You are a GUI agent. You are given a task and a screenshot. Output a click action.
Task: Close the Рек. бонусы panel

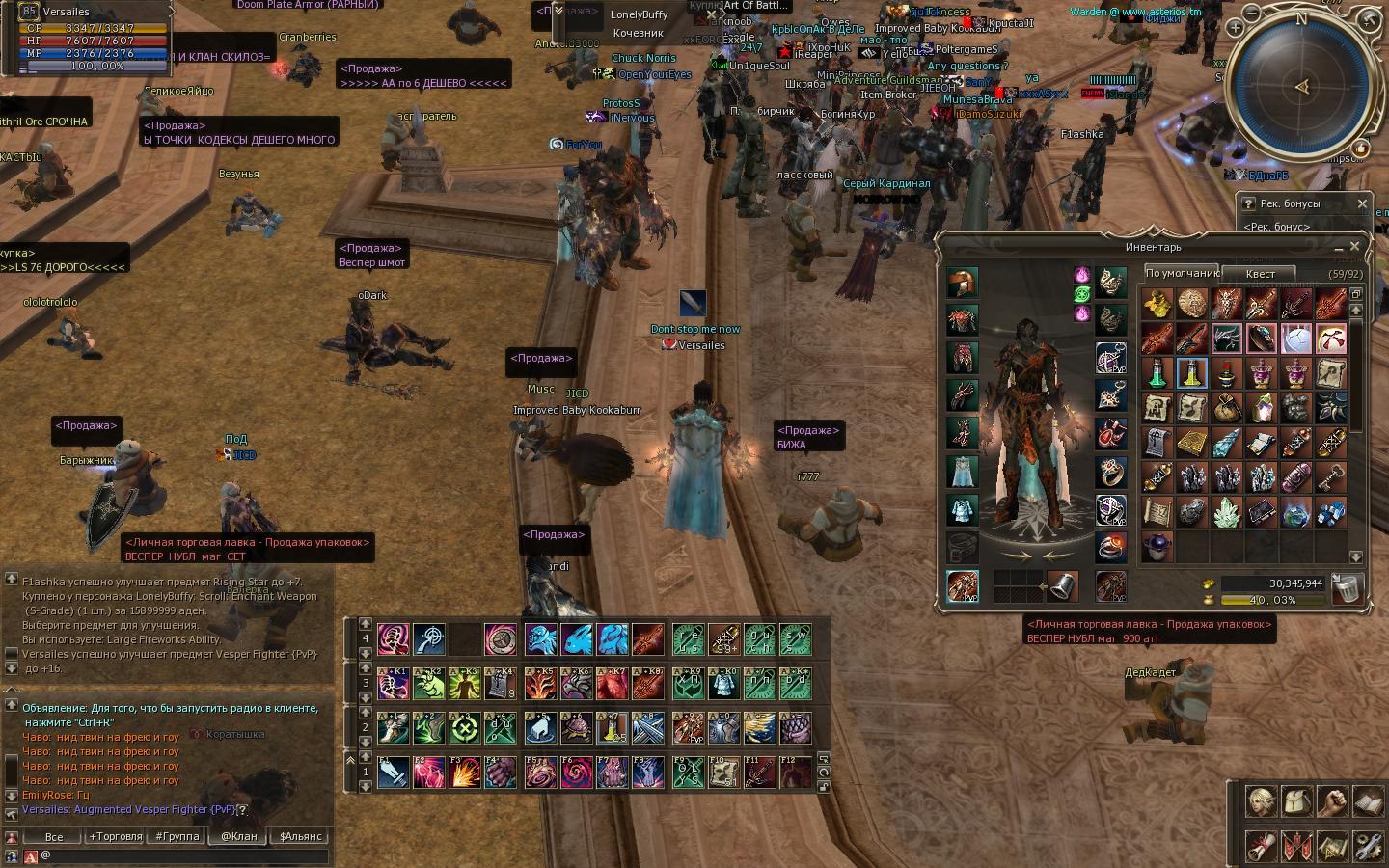pos(1362,203)
